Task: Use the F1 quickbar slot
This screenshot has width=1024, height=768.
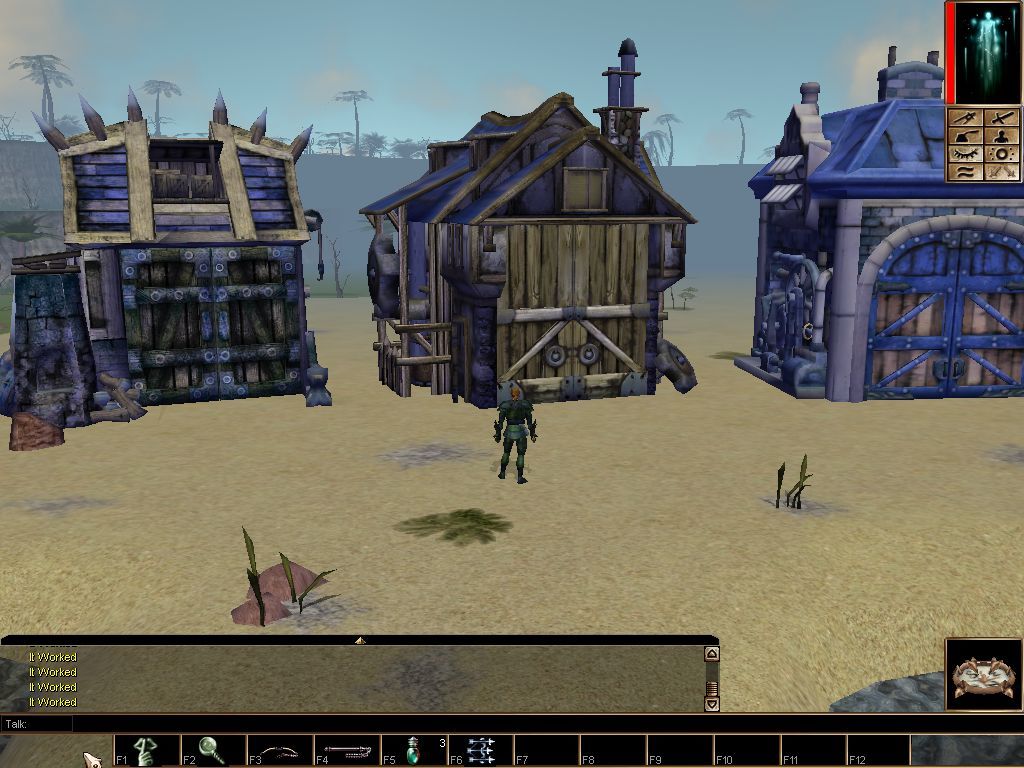Action: click(147, 750)
